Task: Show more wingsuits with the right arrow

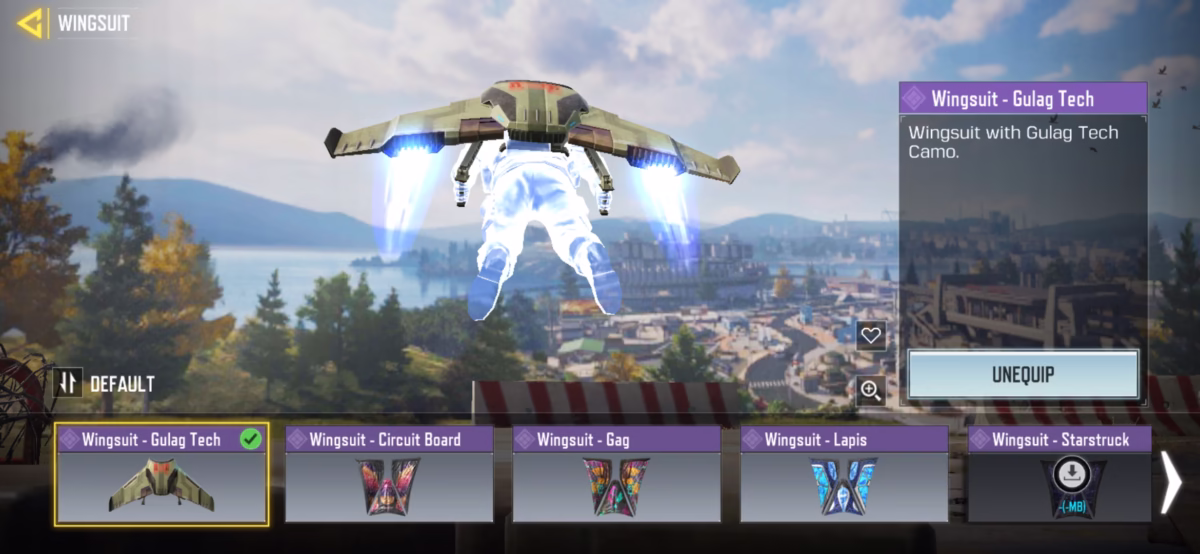Action: [1171, 480]
